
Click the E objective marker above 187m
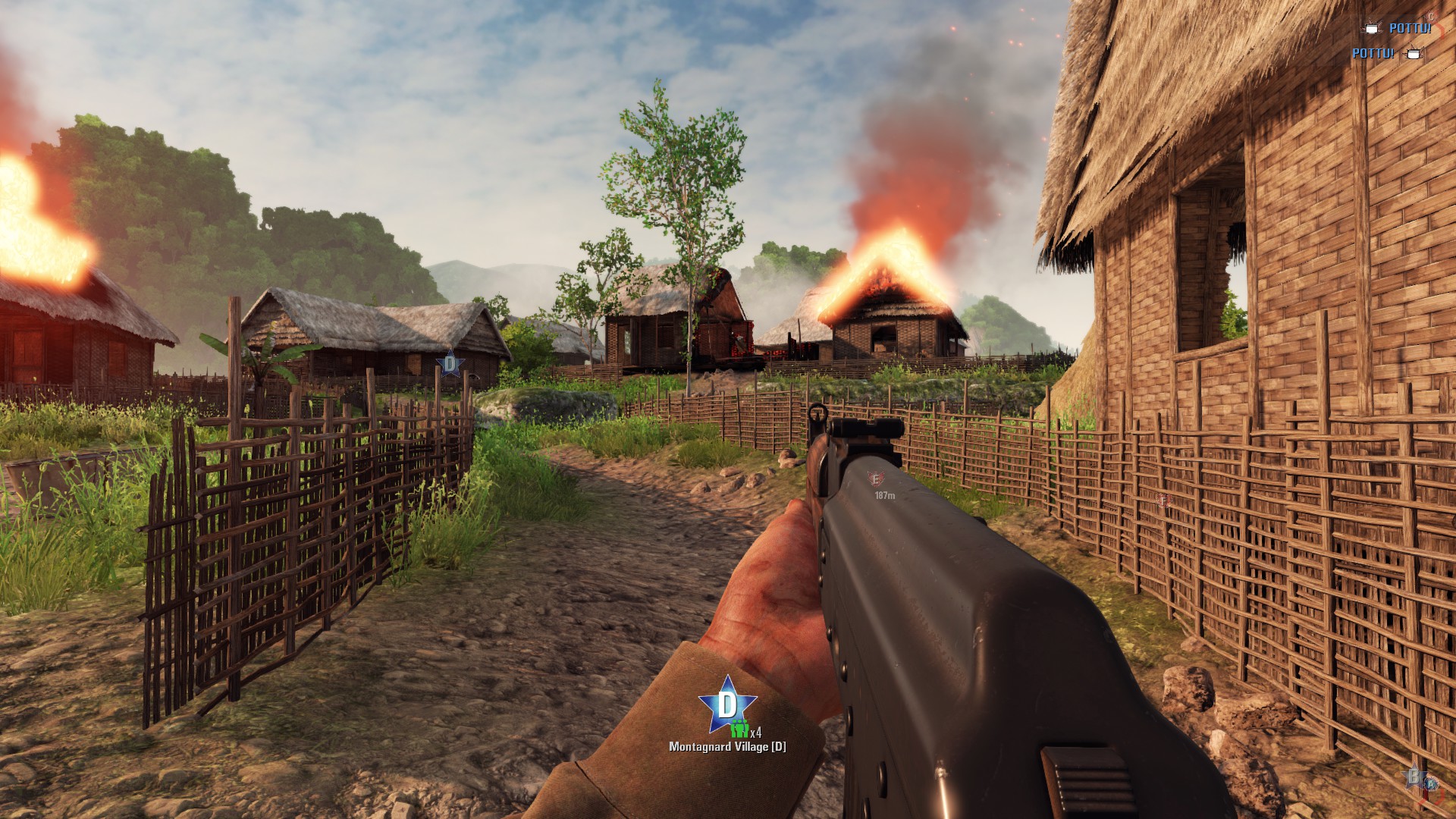pos(876,479)
